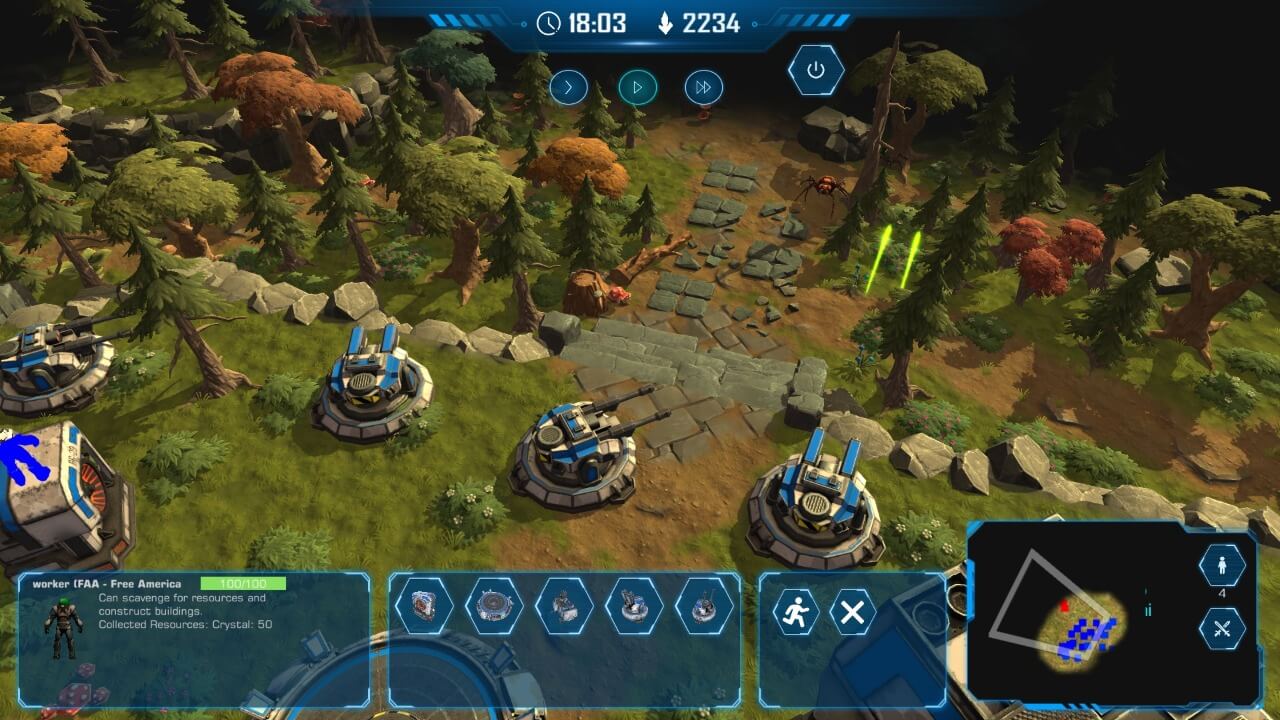Select the normal play speed button
1280x720 pixels.
(x=637, y=87)
